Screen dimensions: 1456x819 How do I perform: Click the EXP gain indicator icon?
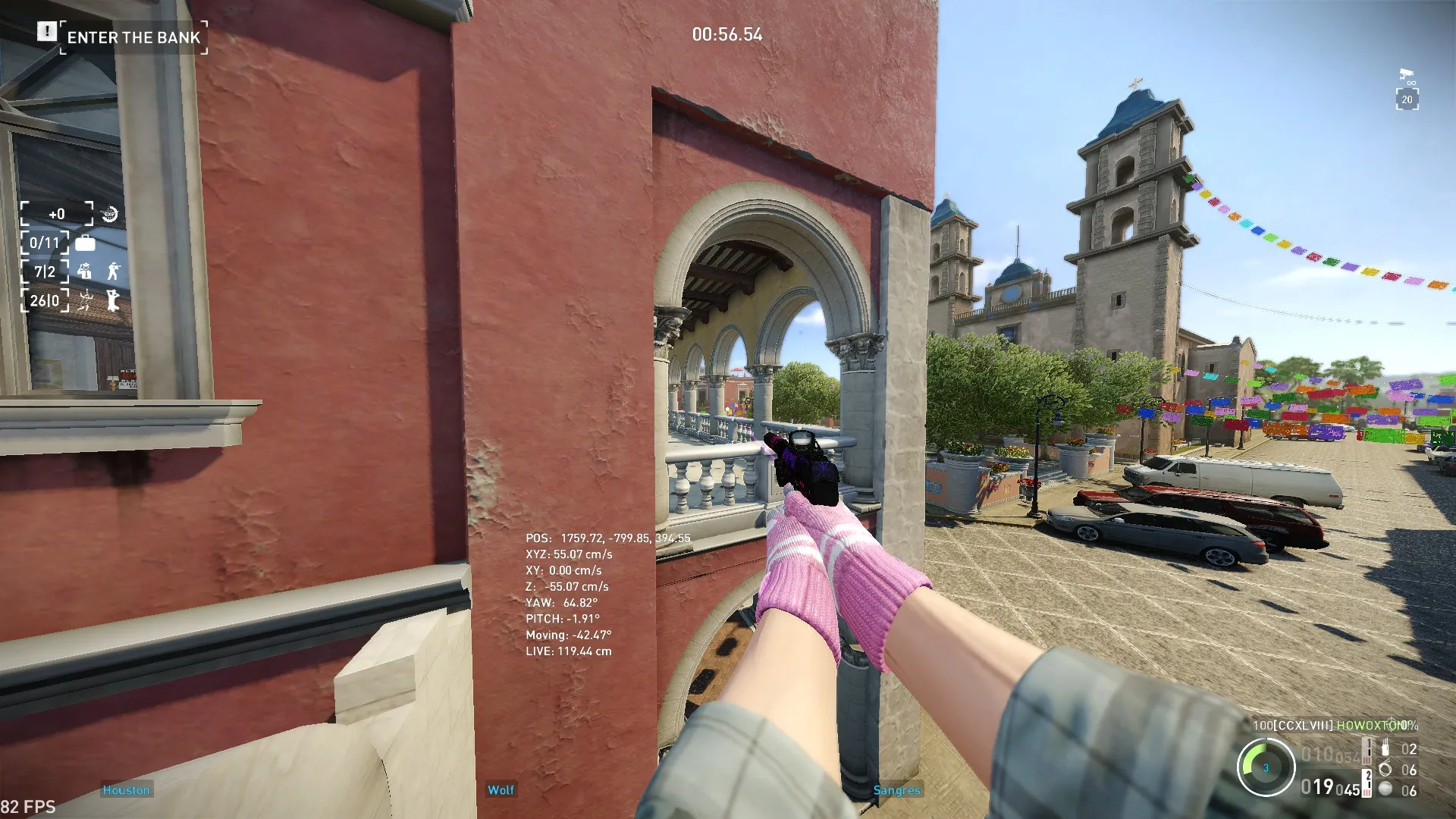(x=109, y=215)
